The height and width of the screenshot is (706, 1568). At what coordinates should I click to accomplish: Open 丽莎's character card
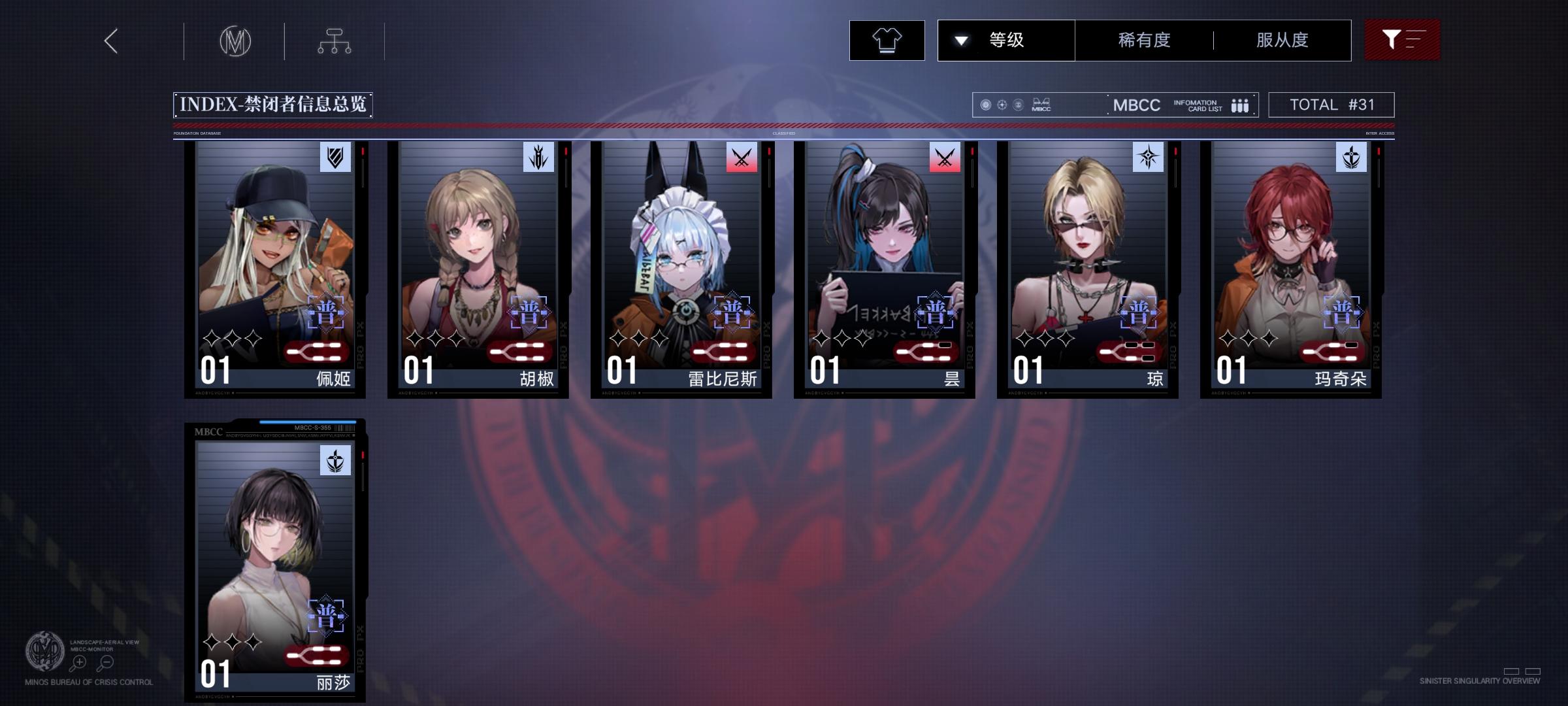click(x=274, y=562)
